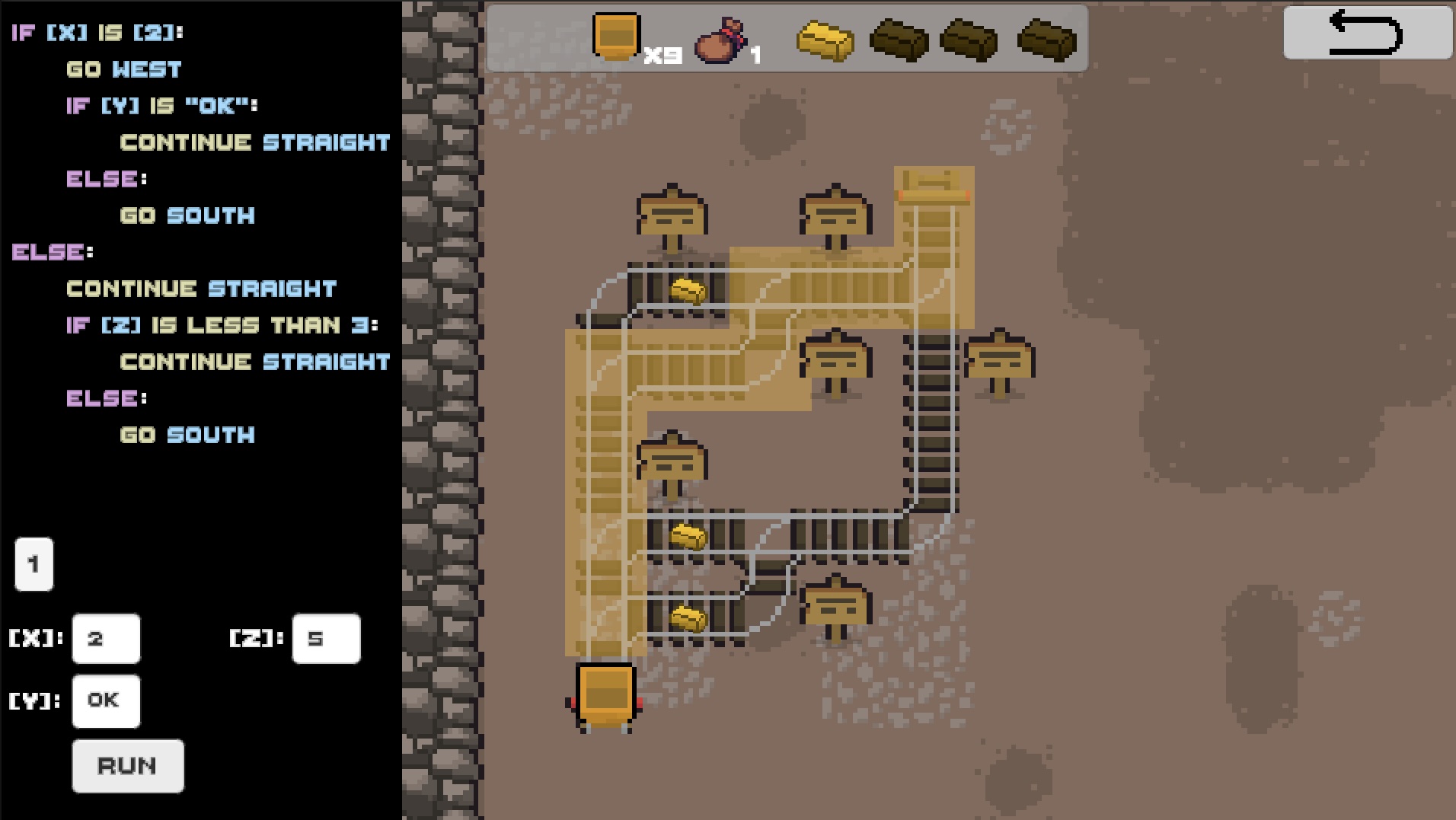Click the RUN button
Screen dimensions: 1456x820
[x=128, y=766]
